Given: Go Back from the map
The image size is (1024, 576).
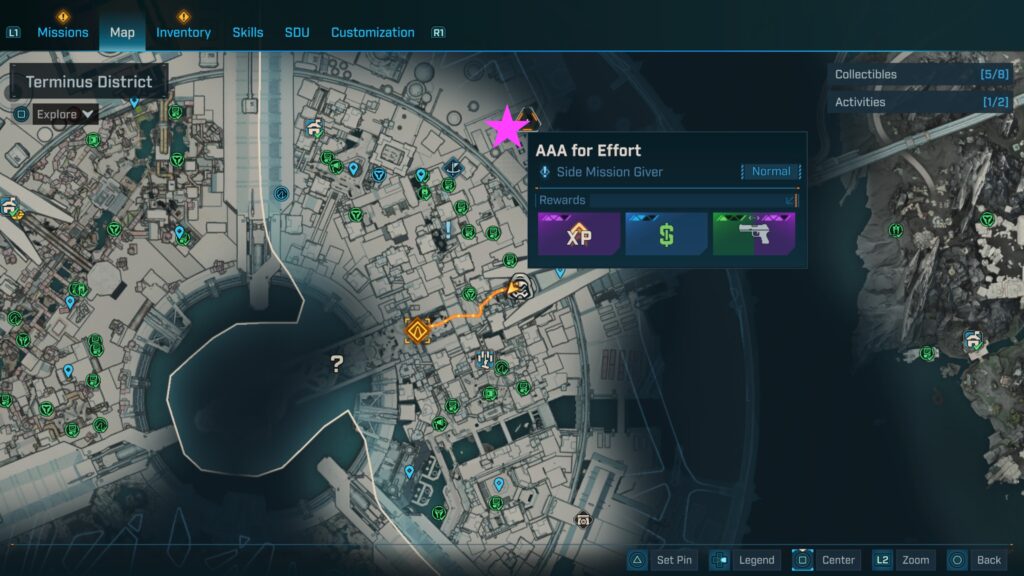Looking at the screenshot, I should (x=976, y=560).
